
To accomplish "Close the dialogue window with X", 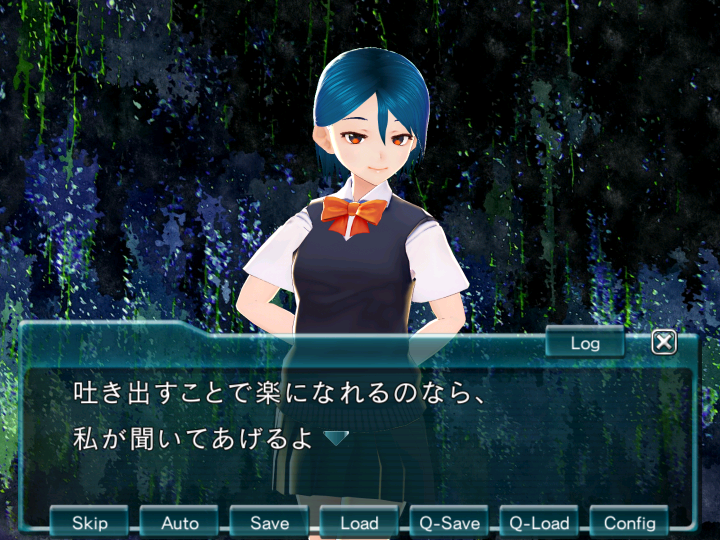I will tap(664, 343).
